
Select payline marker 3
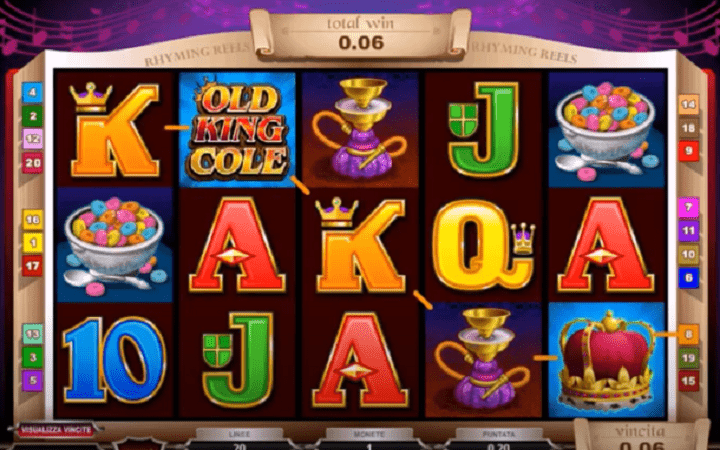tap(33, 357)
